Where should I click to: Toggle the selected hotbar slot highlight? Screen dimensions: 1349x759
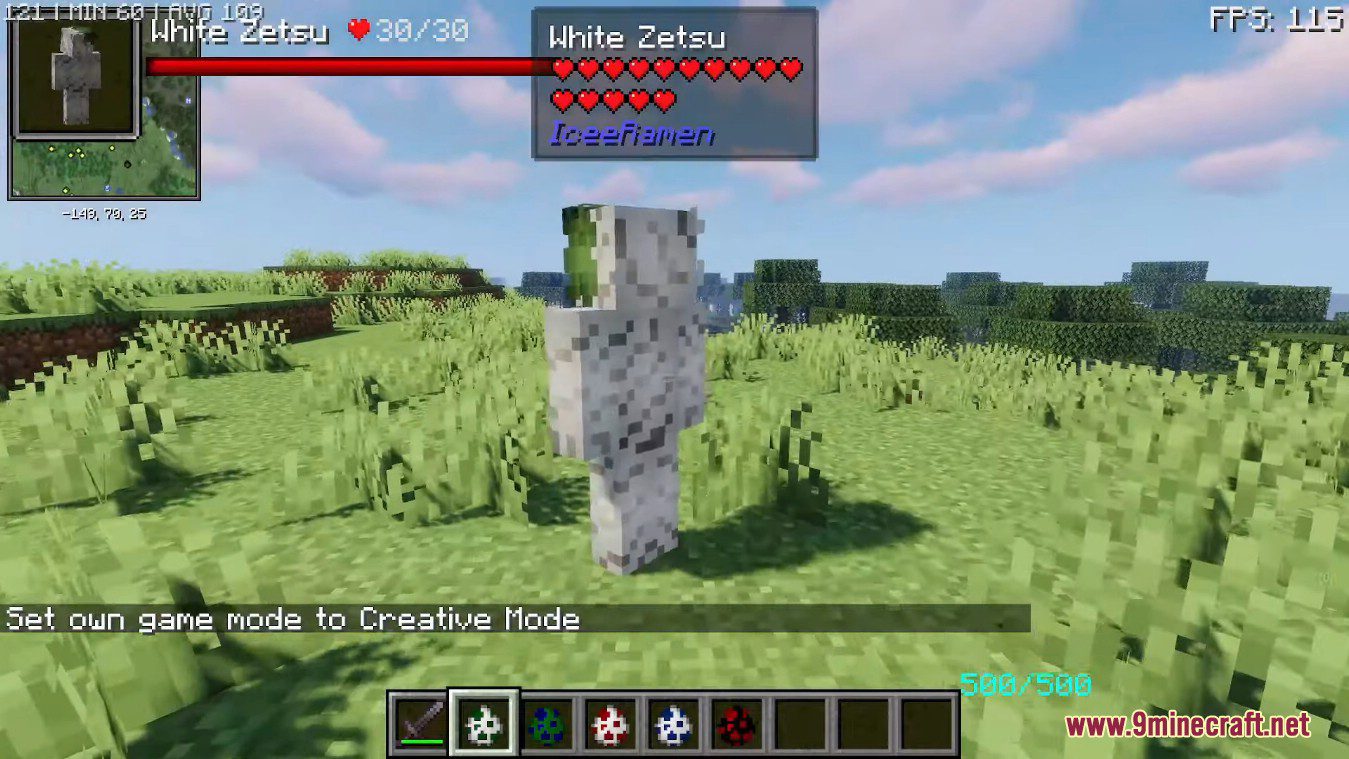(x=483, y=722)
